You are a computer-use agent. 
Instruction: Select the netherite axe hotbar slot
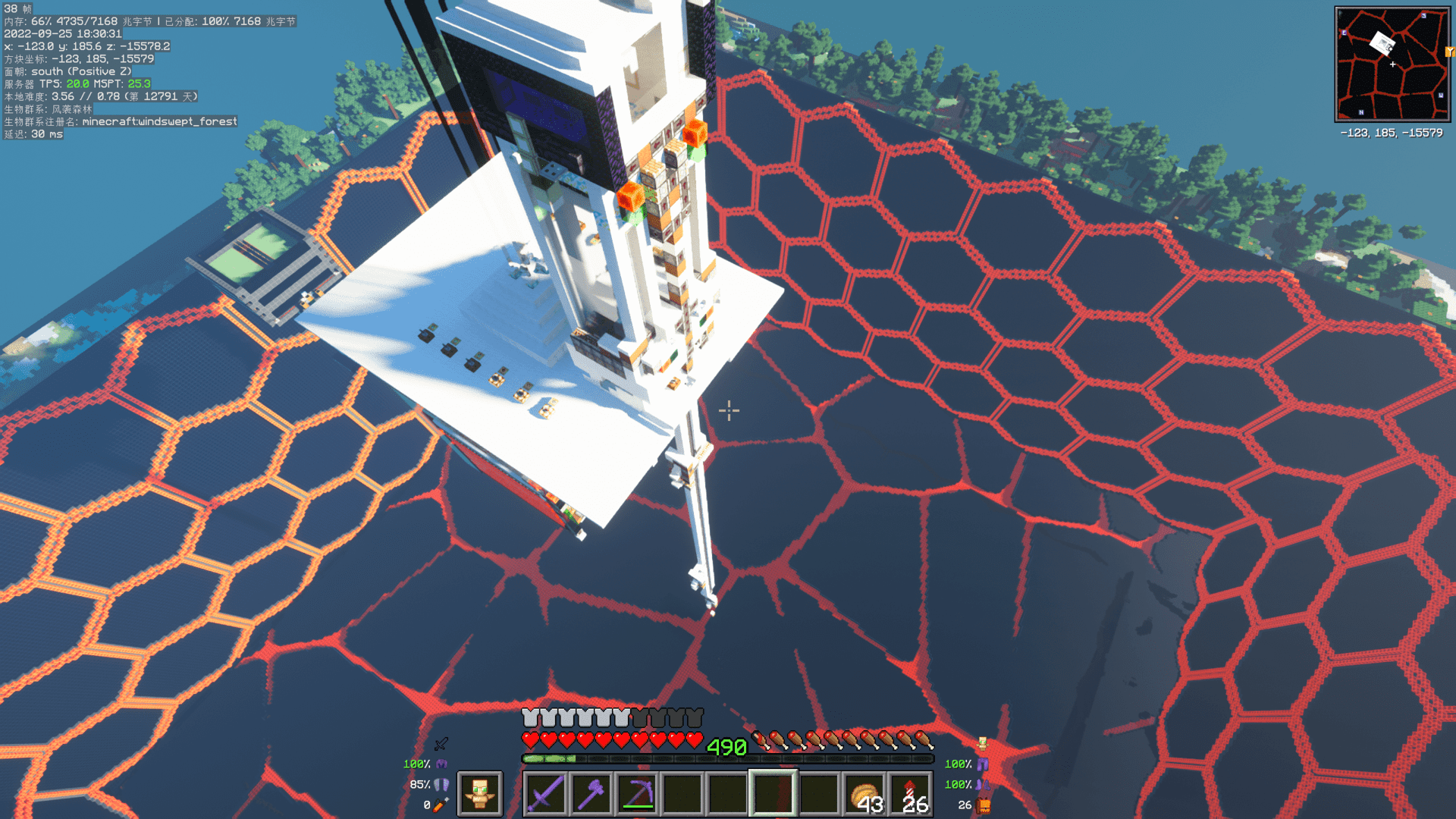click(591, 794)
